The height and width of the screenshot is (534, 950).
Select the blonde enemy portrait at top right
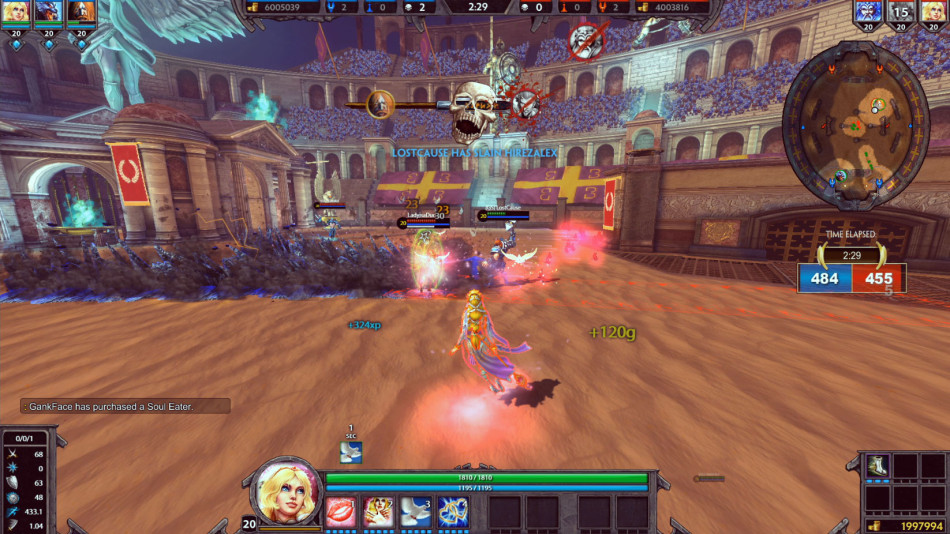tap(932, 12)
